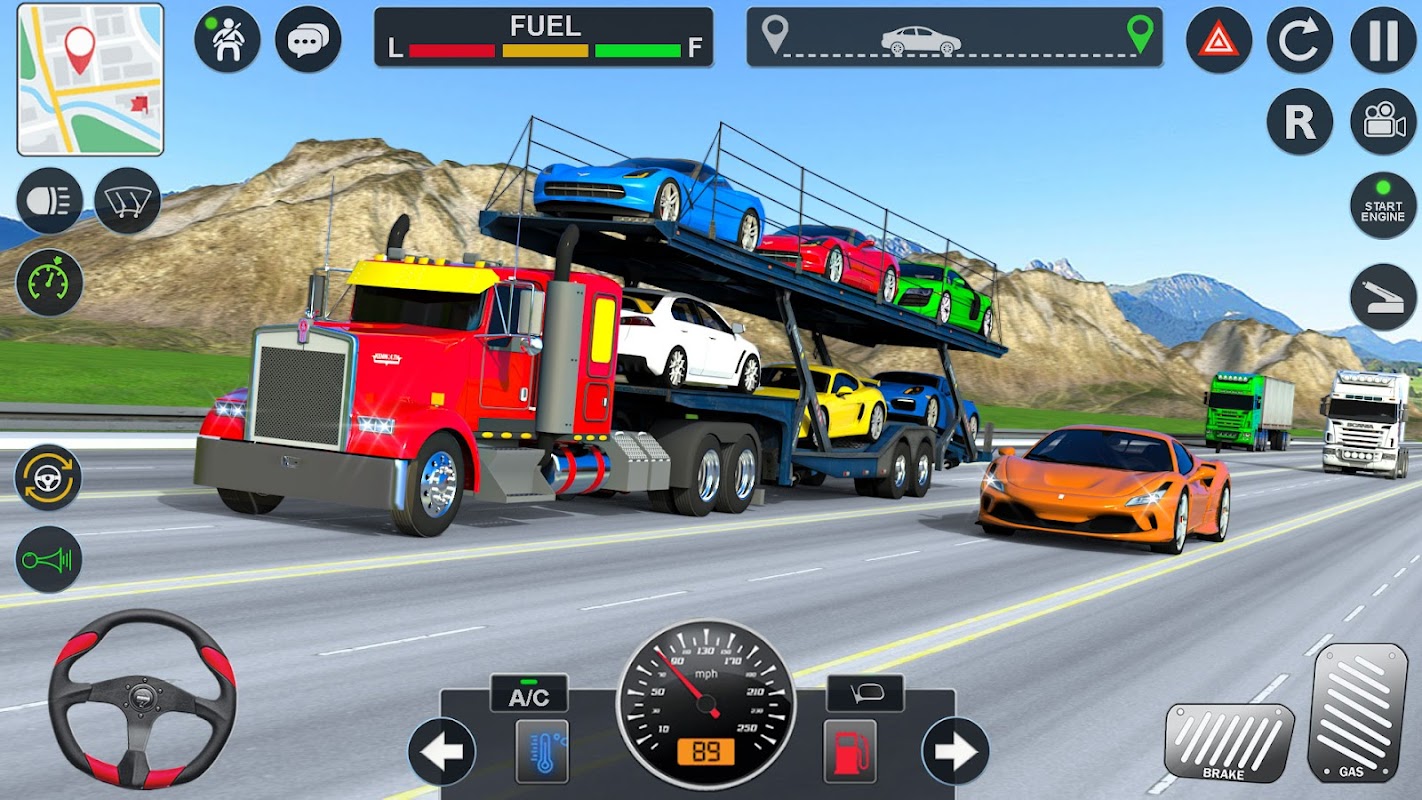Screen dimensions: 1422x800
Task: Signal right with the right arrow button
Action: coord(955,751)
